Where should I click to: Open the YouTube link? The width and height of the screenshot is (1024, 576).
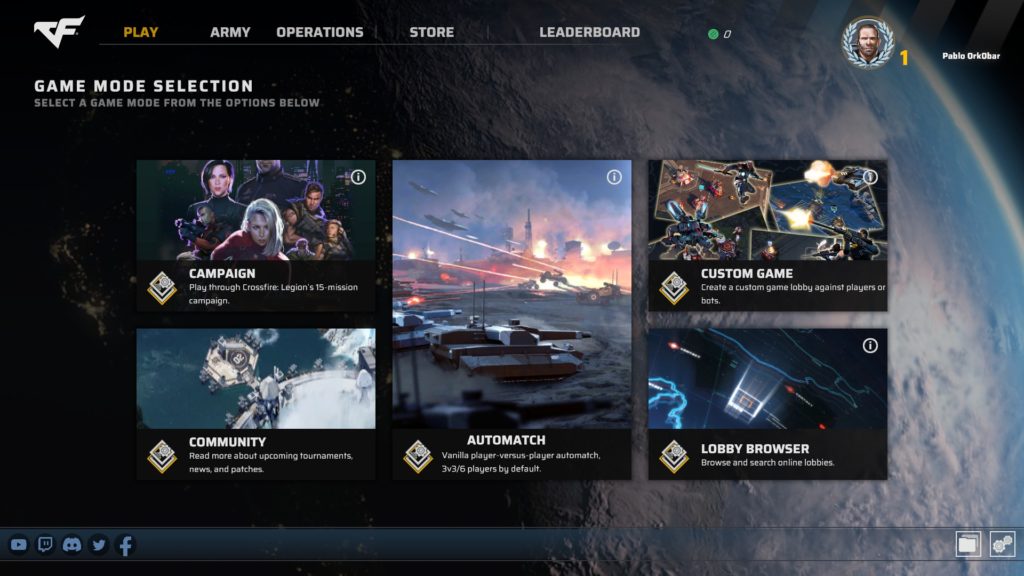[x=18, y=545]
